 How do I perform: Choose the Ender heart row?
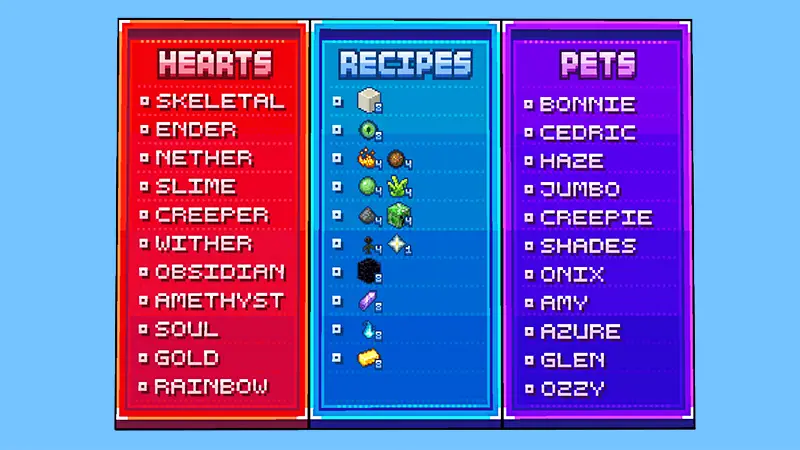pos(196,130)
